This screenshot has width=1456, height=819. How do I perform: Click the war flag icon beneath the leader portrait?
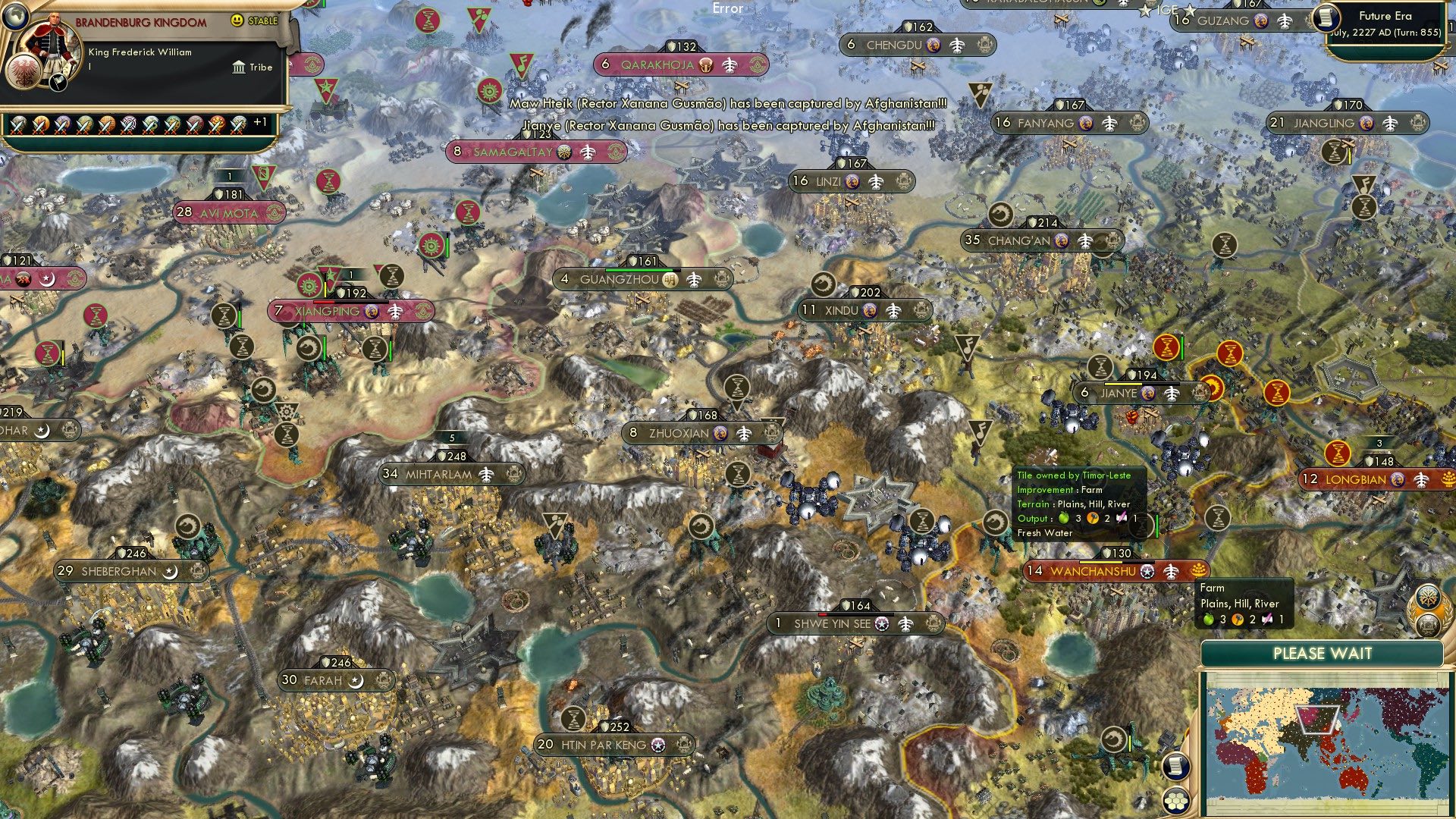[x=58, y=83]
